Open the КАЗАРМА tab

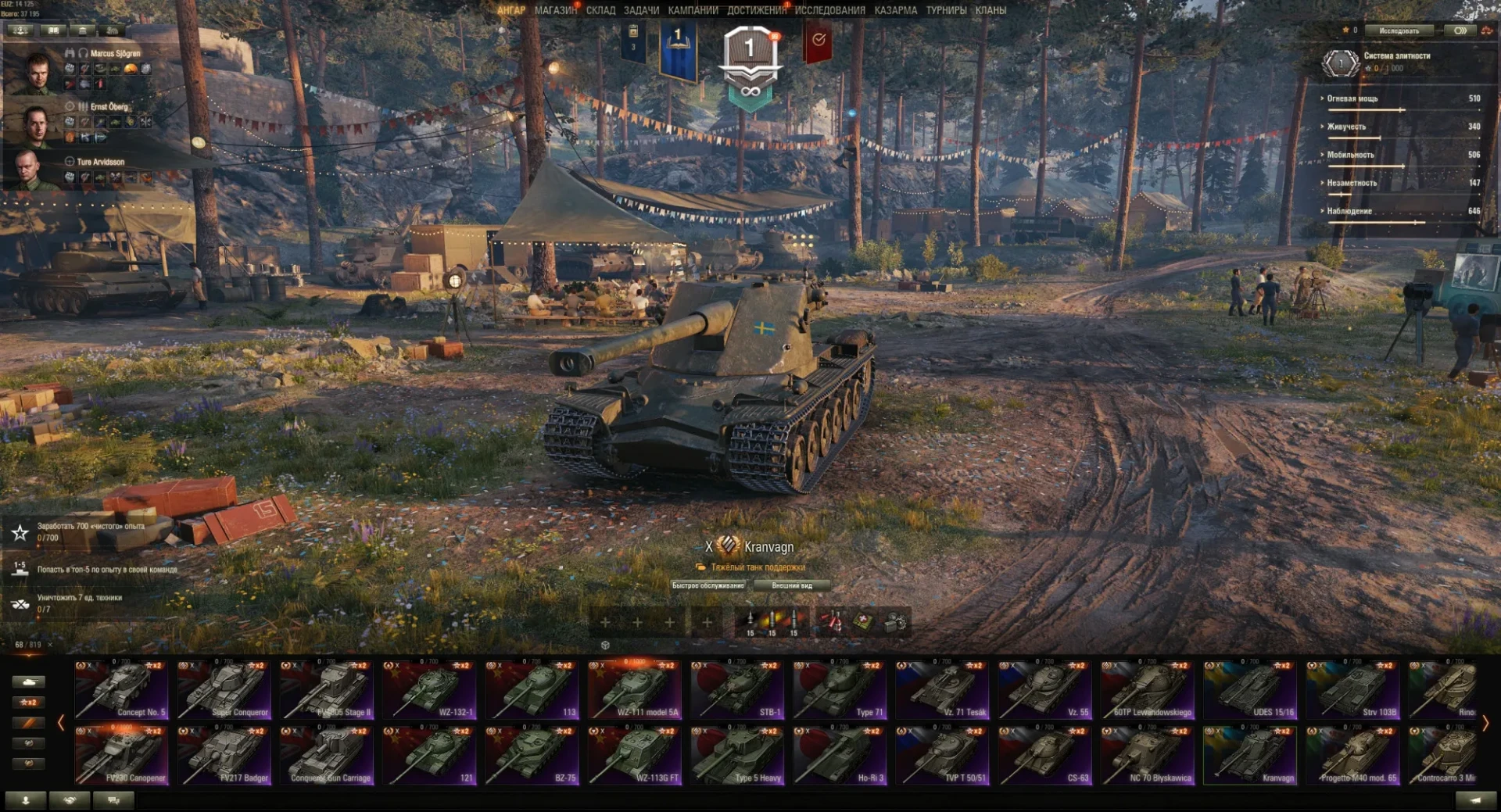point(895,10)
